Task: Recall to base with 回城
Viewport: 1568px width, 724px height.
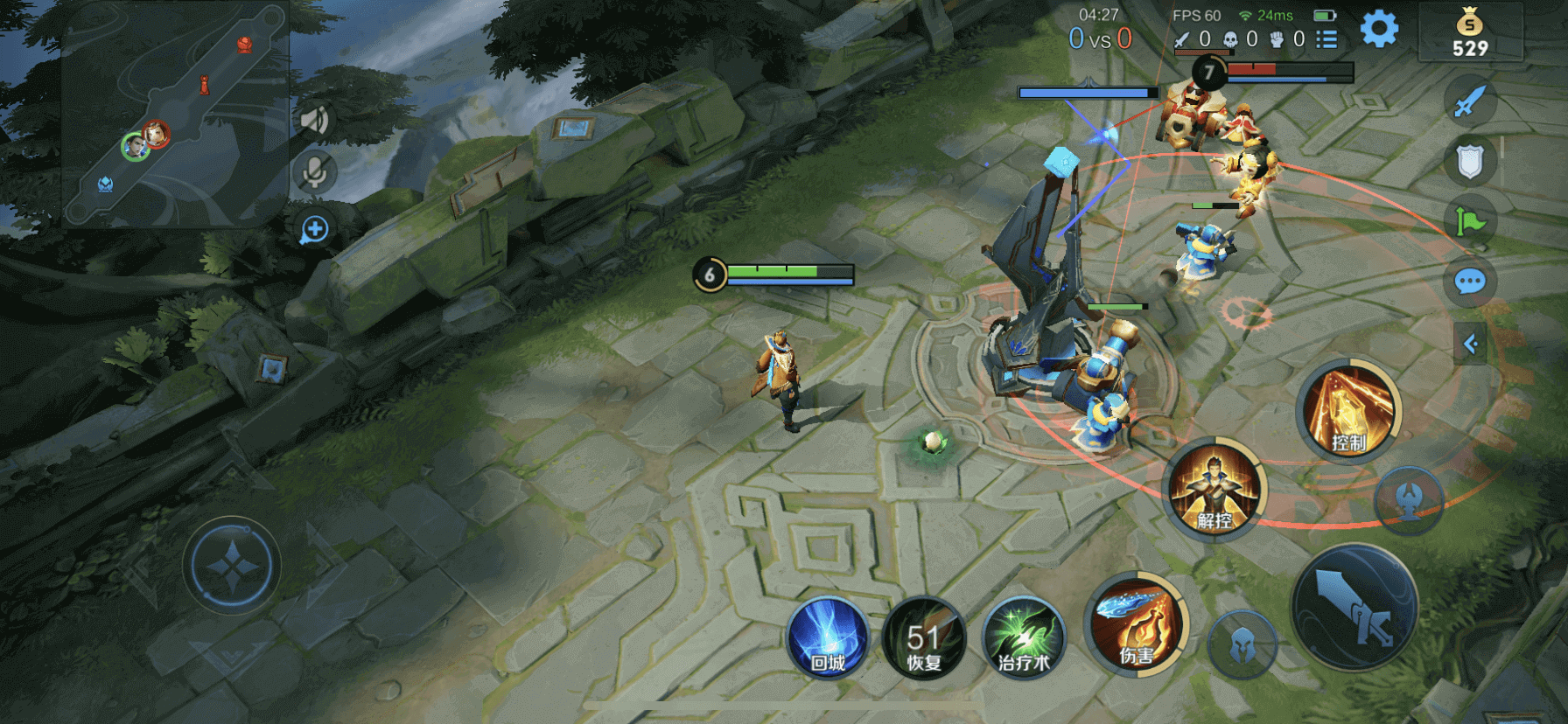Action: coord(828,638)
